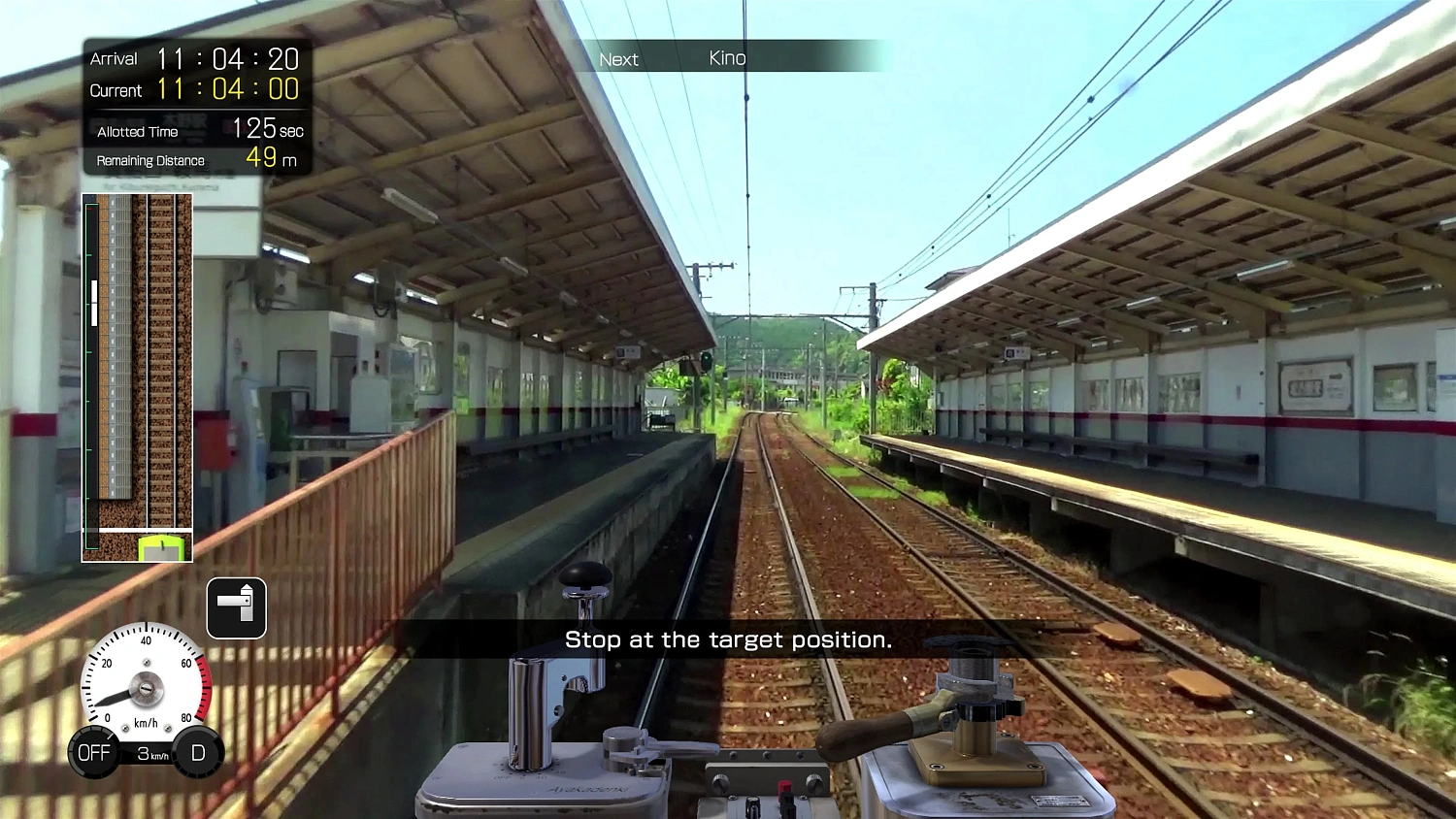Click the stop-position signpost icon

point(236,607)
